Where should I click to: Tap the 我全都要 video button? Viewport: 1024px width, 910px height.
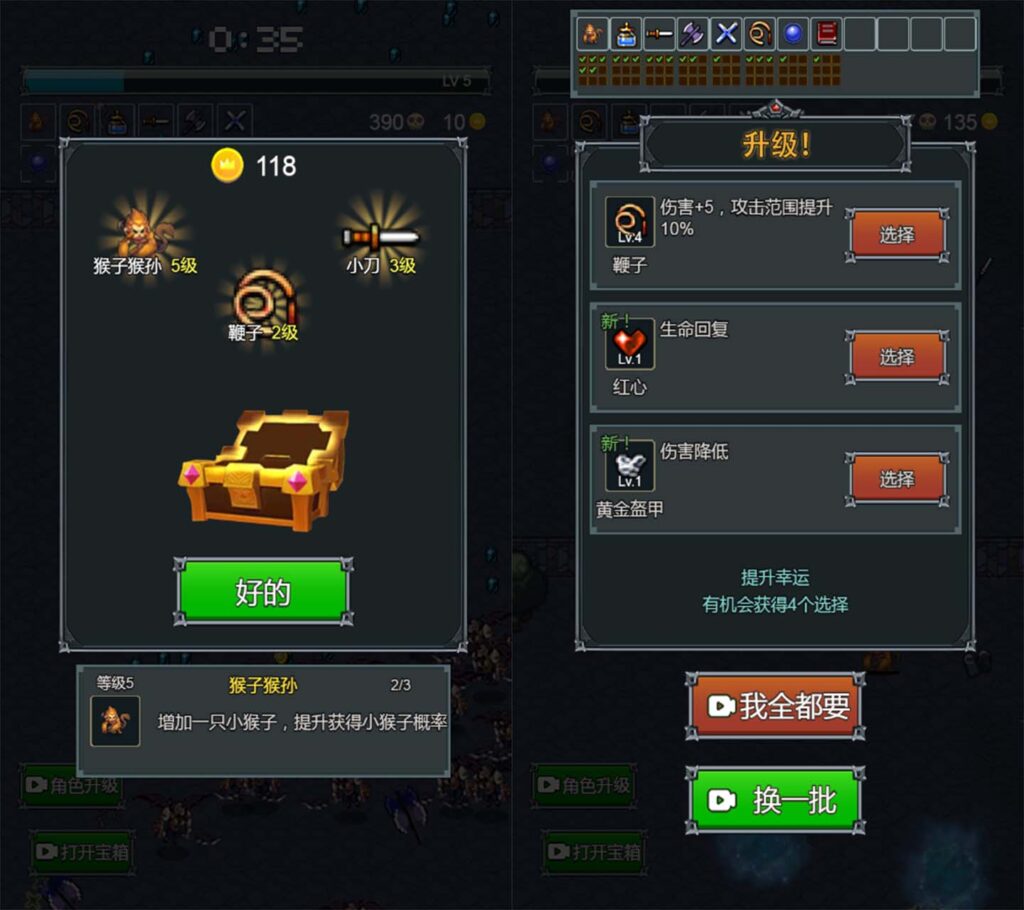[x=776, y=706]
